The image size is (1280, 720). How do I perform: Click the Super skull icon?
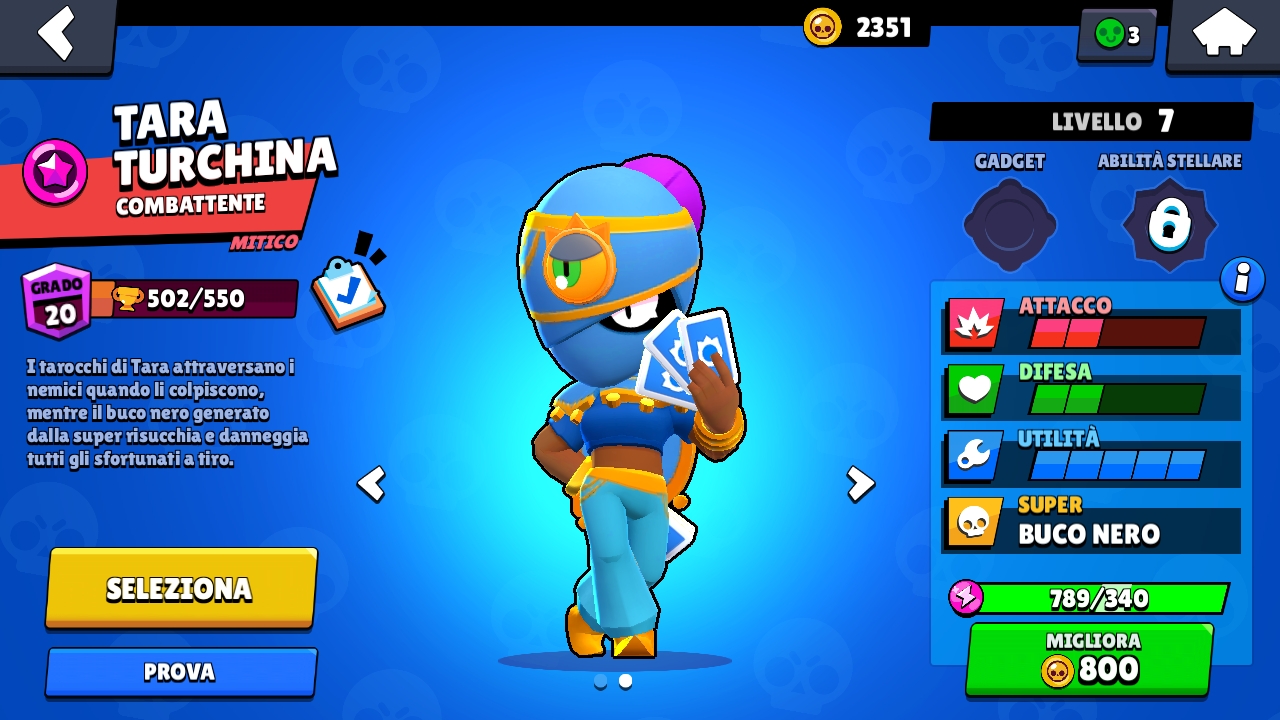pyautogui.click(x=973, y=523)
